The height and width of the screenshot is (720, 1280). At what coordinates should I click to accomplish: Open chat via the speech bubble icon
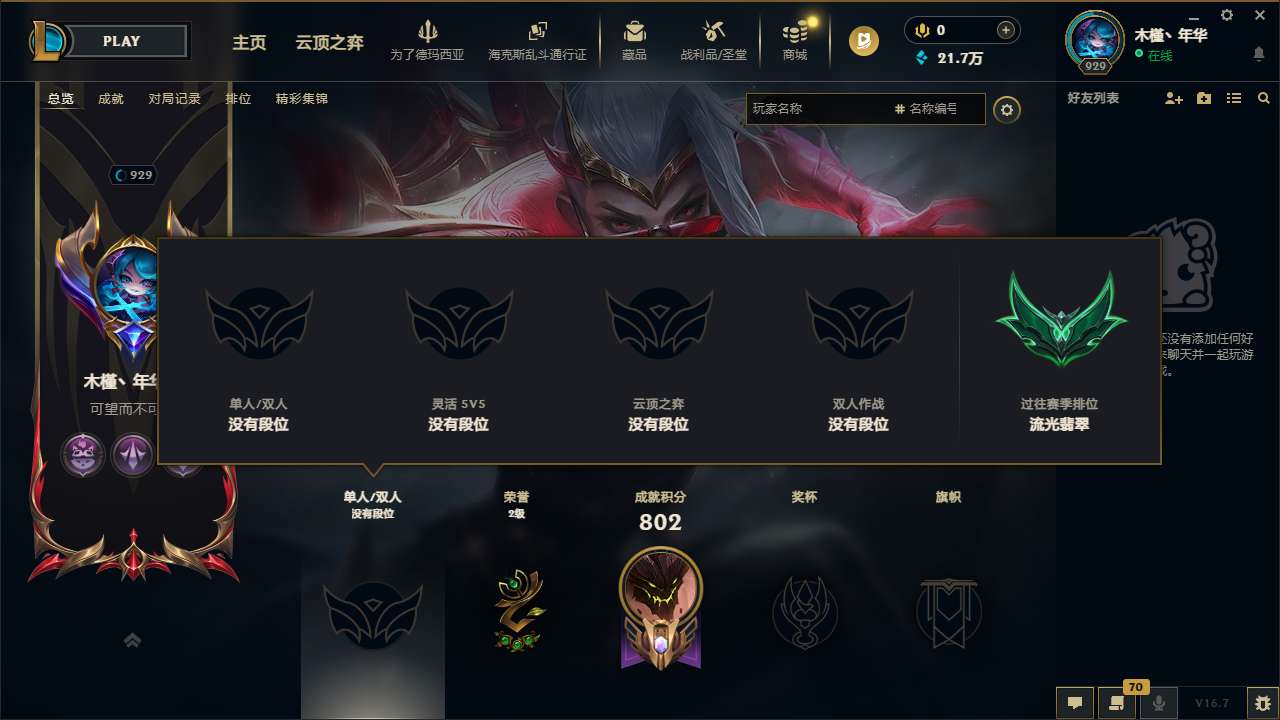[1075, 703]
